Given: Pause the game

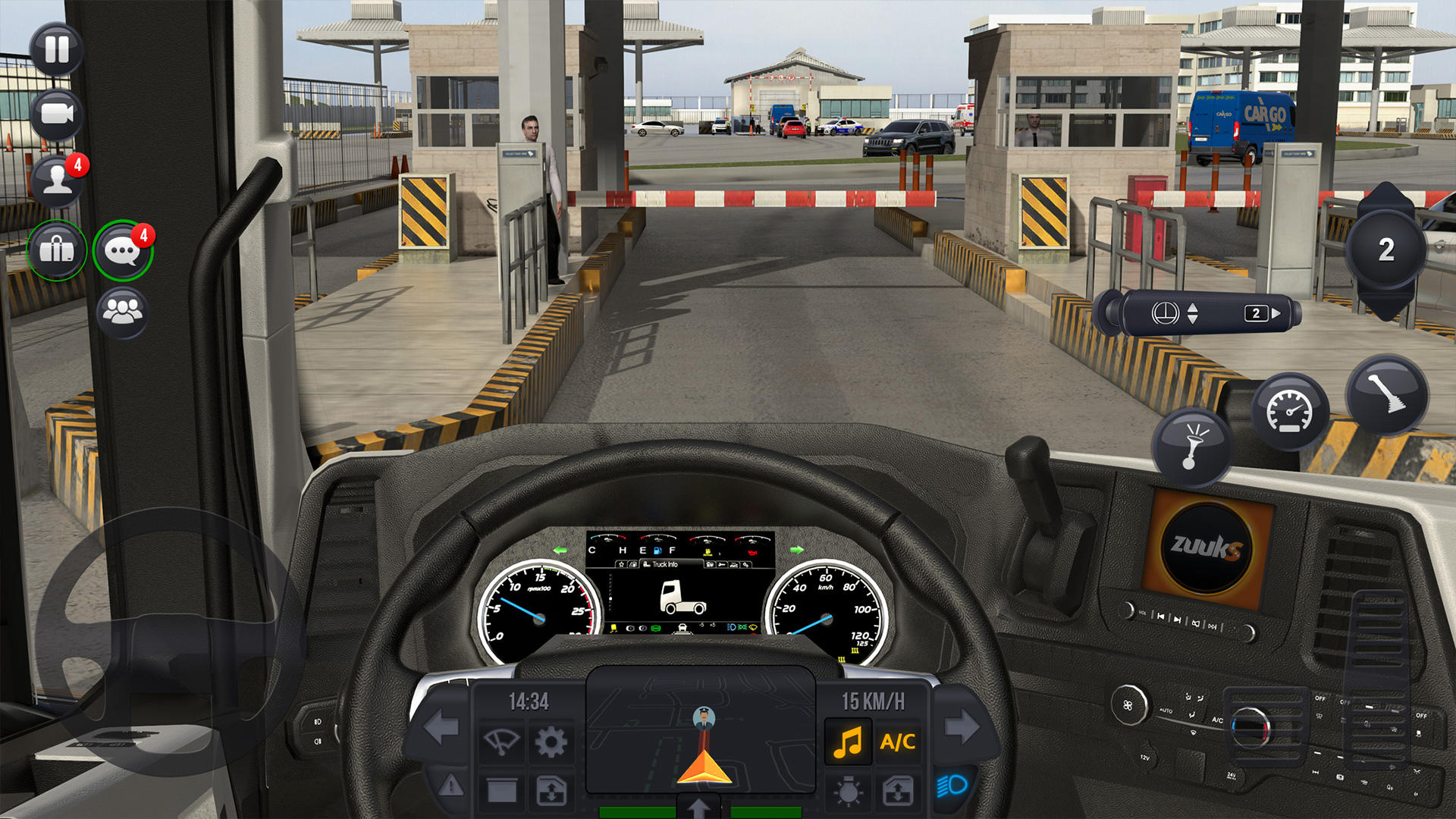Looking at the screenshot, I should [x=57, y=49].
